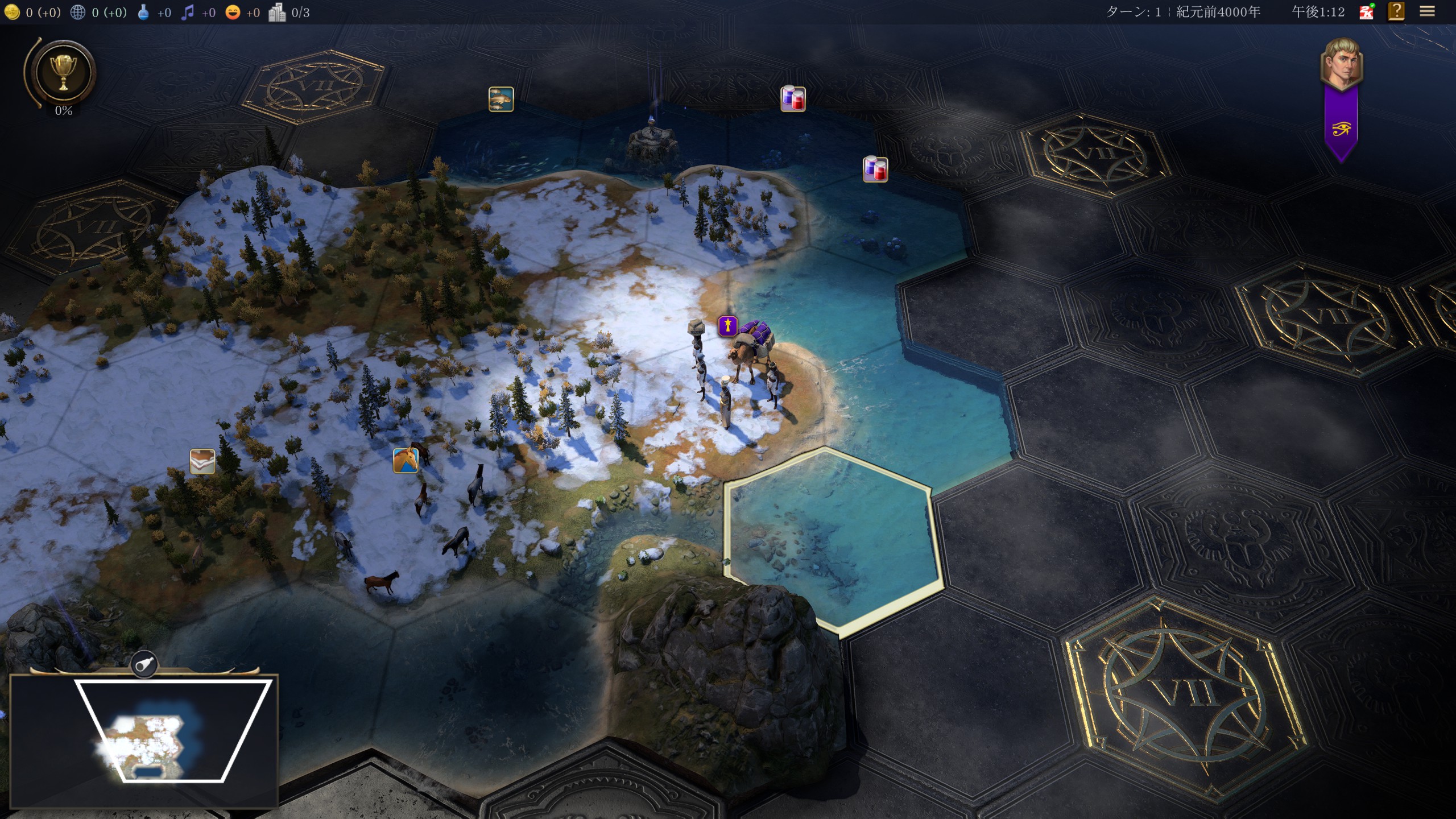The width and height of the screenshot is (1456, 819).
Task: Open the hamburger main menu
Action: tap(1427, 12)
